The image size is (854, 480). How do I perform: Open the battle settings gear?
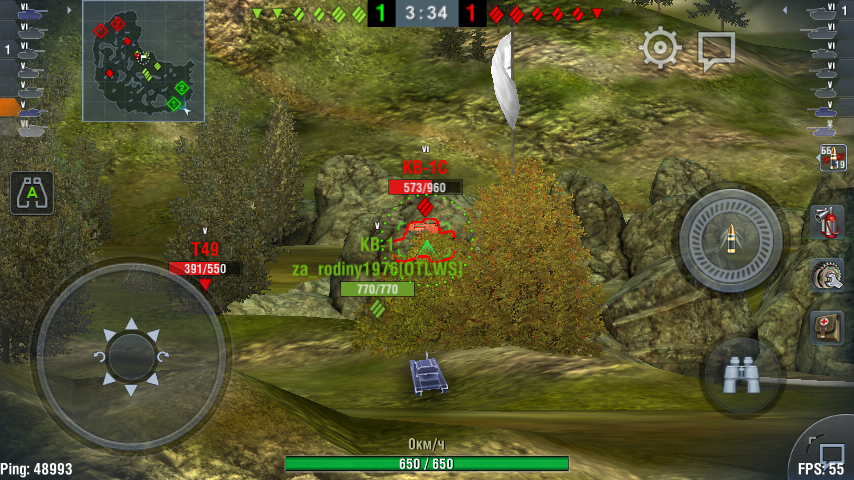(x=660, y=48)
